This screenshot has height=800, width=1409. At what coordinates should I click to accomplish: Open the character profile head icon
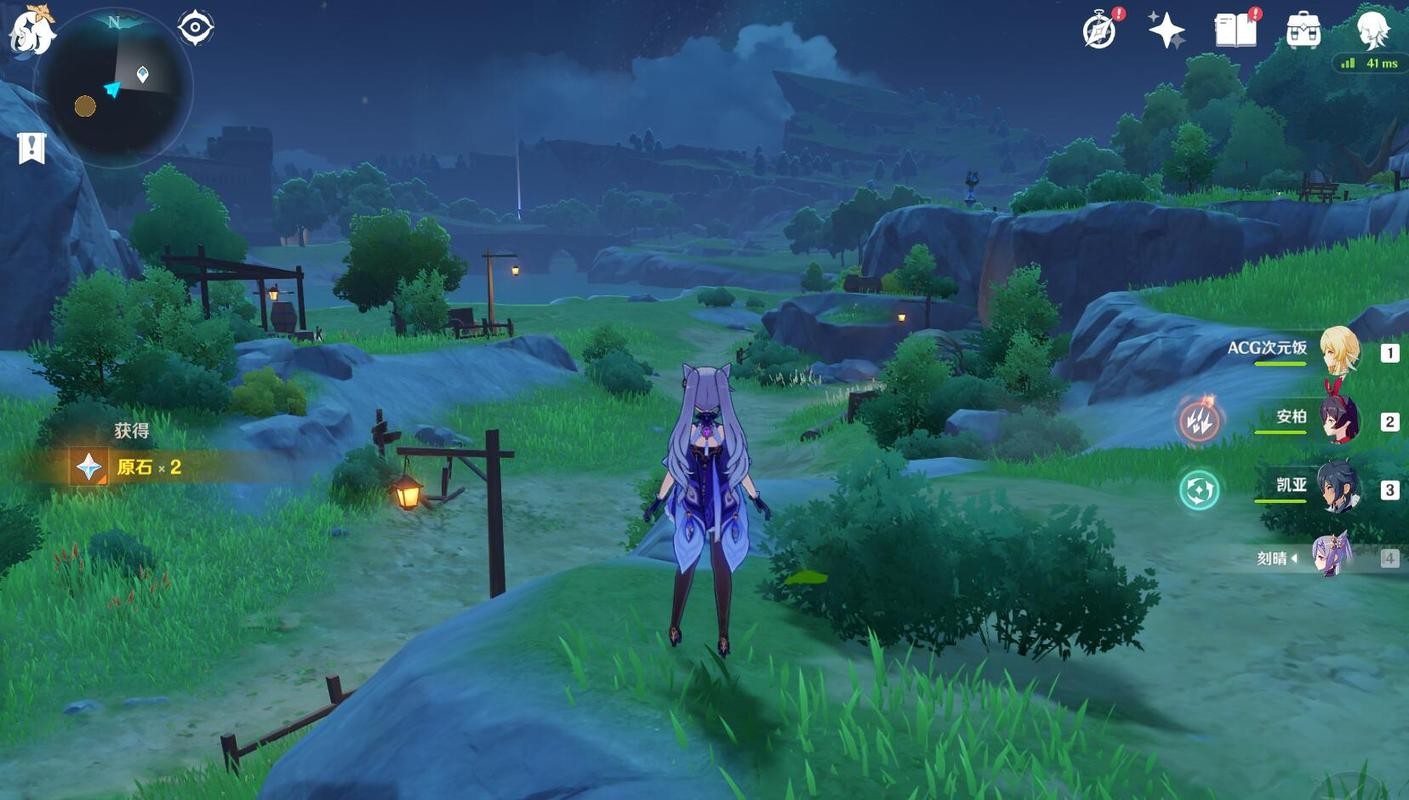point(1374,30)
